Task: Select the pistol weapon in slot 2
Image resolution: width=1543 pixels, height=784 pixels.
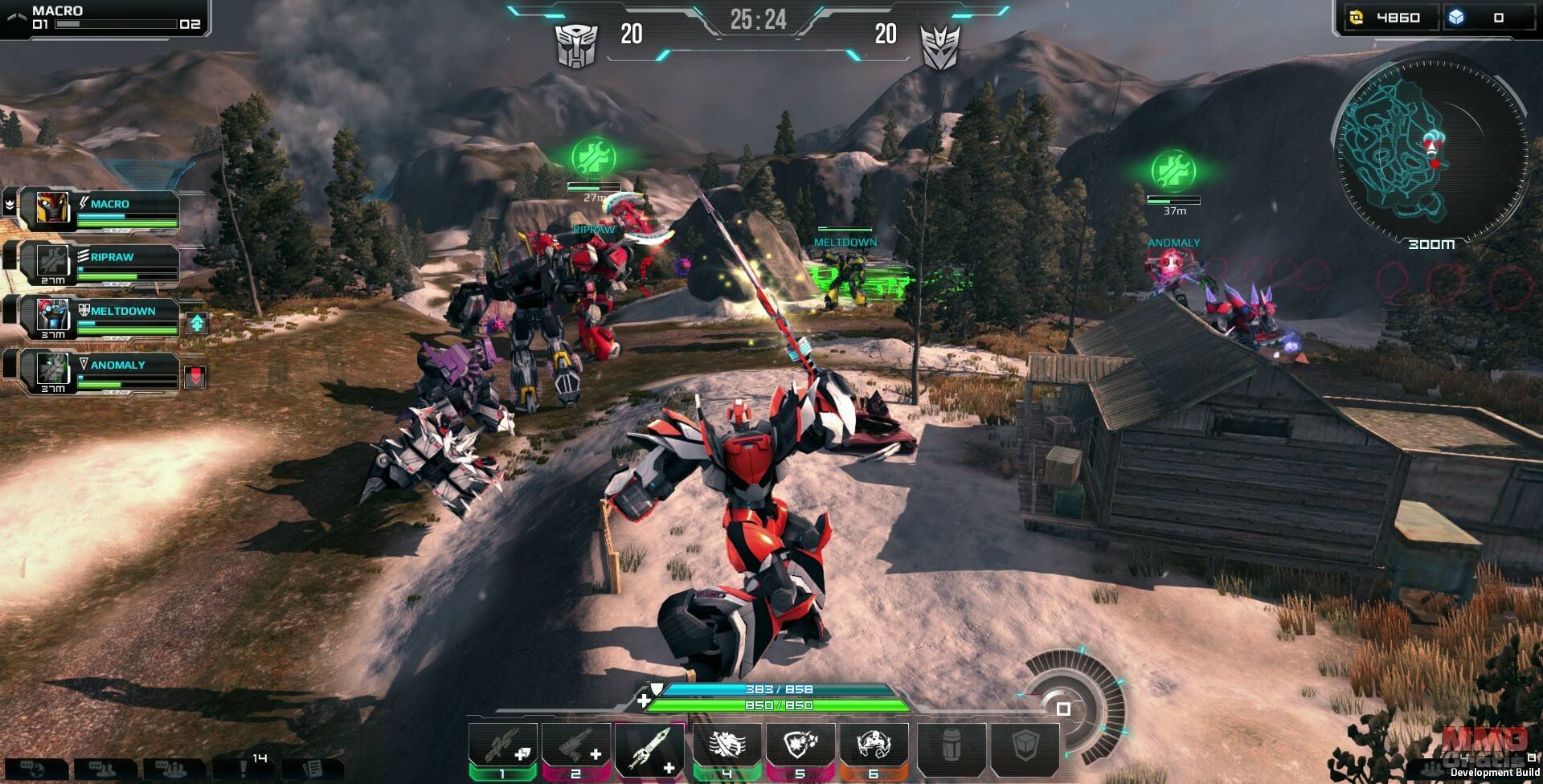Action: [x=575, y=747]
